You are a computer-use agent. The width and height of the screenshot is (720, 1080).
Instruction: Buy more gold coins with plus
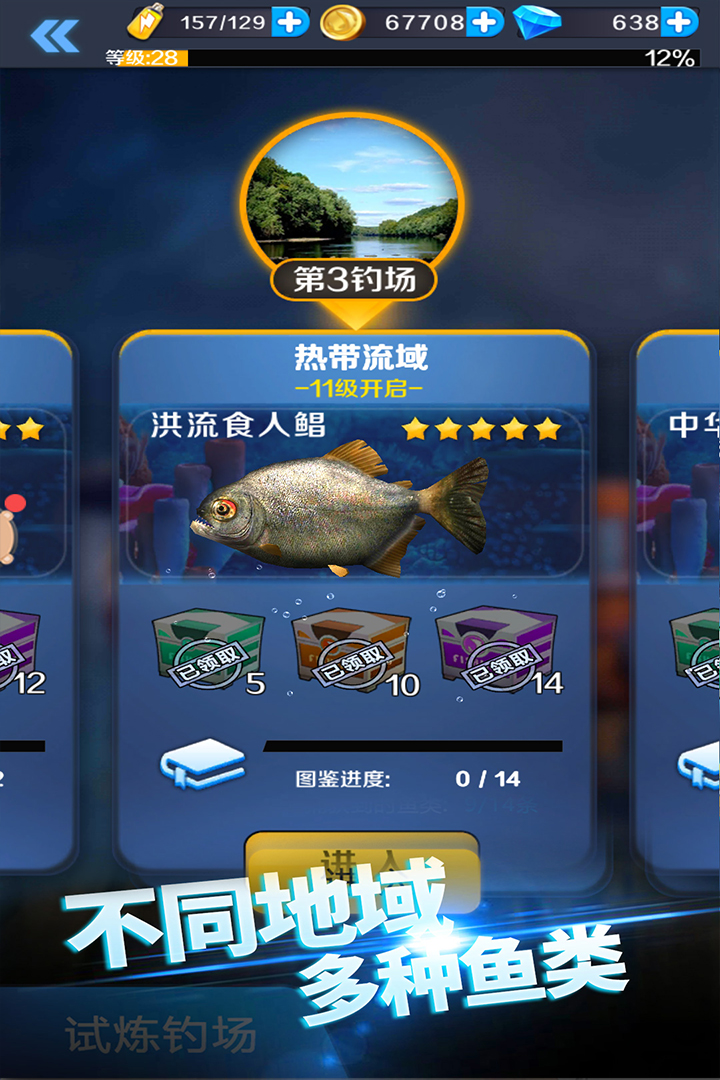pyautogui.click(x=485, y=22)
